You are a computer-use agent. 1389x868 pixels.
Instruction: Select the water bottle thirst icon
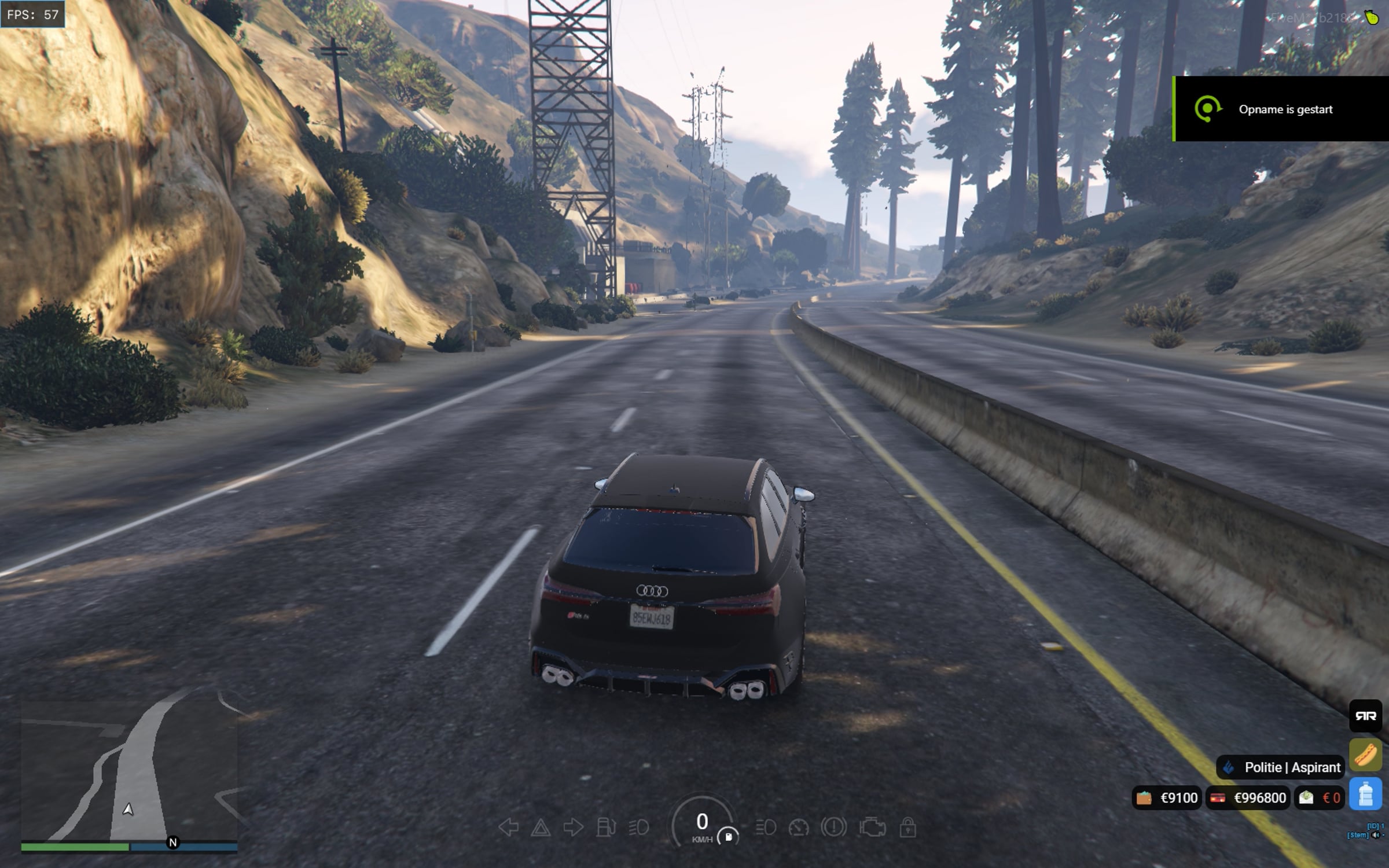coord(1365,794)
